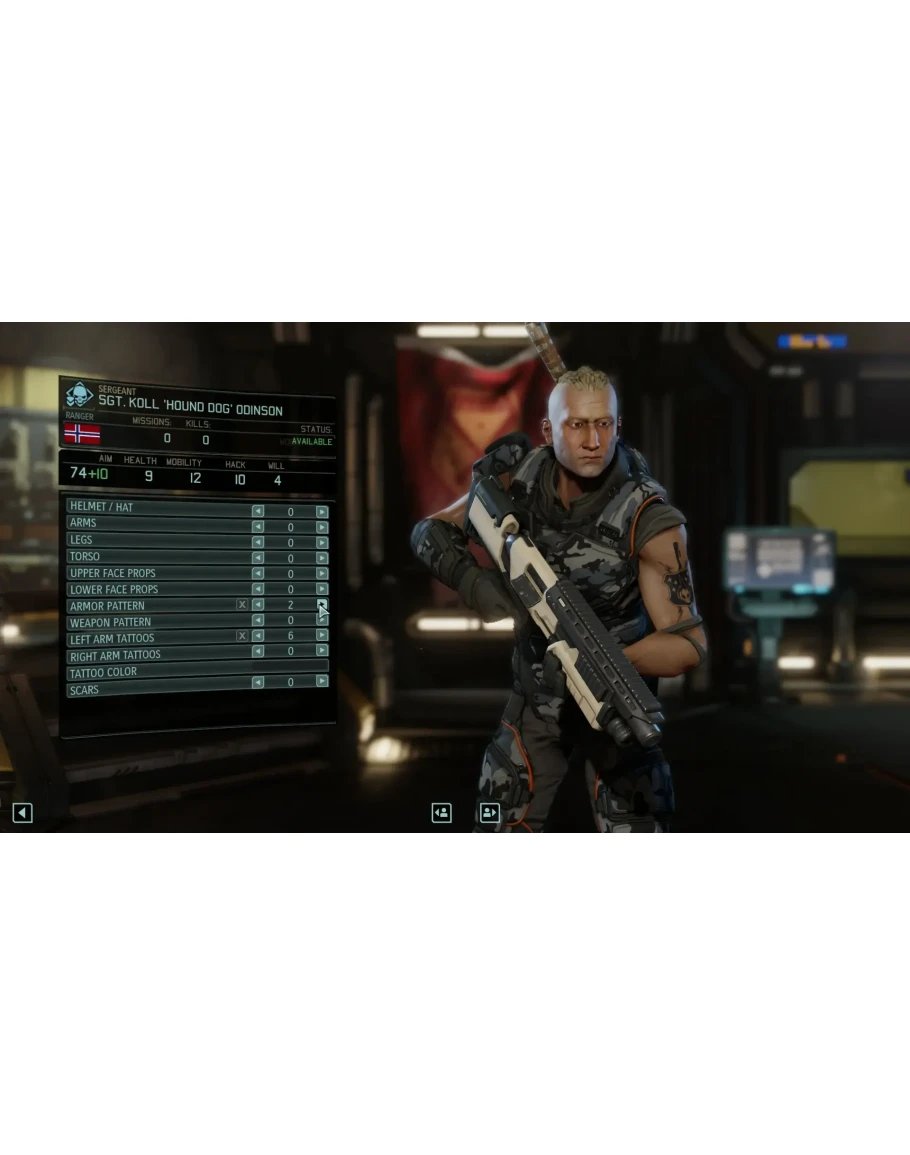
Task: Decrease the Torso option value
Action: (x=258, y=559)
